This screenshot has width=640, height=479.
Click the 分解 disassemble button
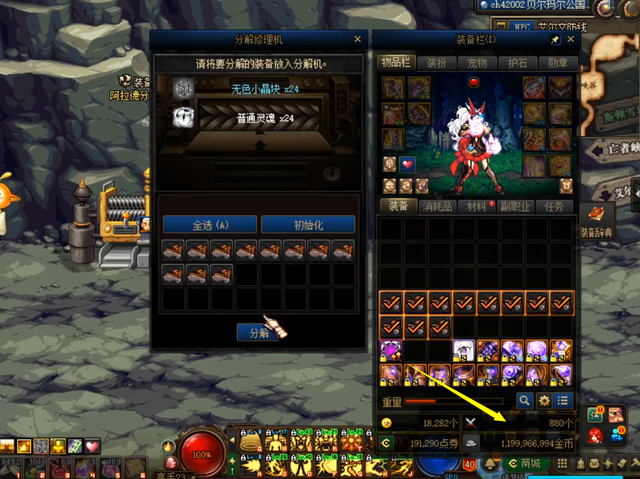pos(257,333)
